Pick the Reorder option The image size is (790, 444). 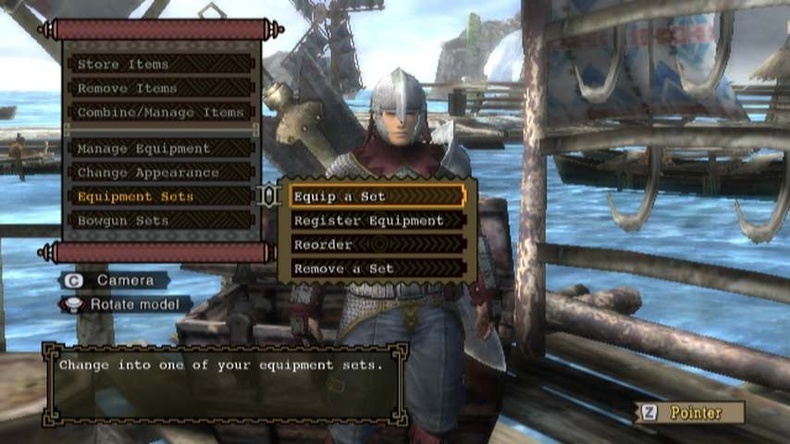click(x=376, y=244)
